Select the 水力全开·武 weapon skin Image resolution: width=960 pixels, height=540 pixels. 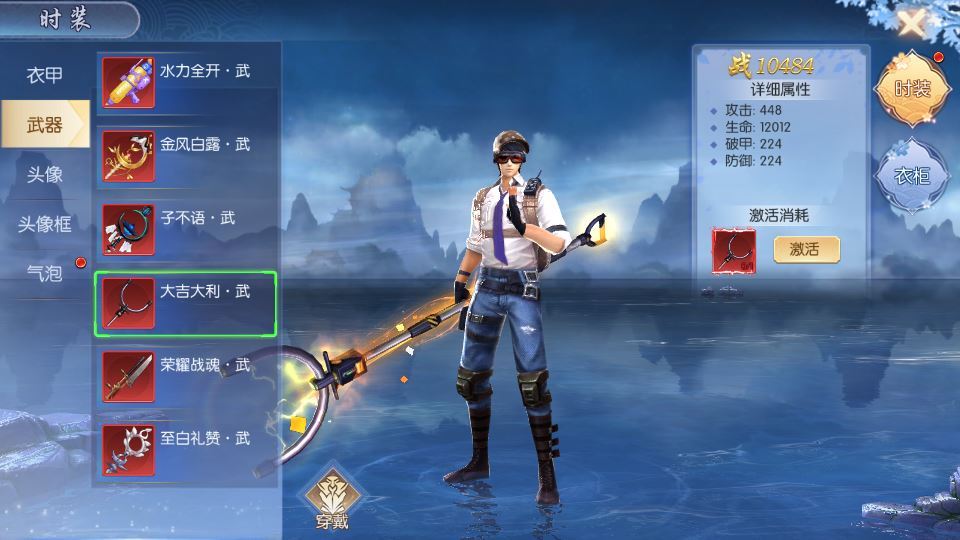coord(186,82)
